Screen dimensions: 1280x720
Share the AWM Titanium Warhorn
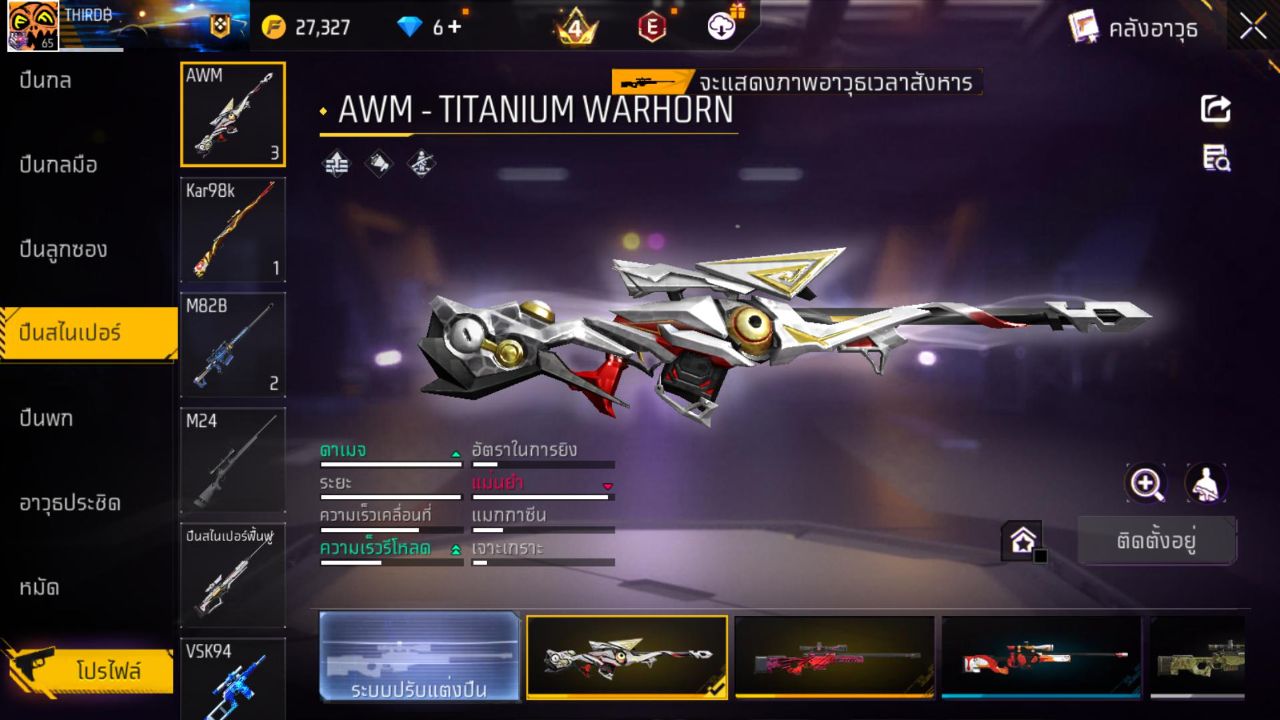click(x=1215, y=110)
